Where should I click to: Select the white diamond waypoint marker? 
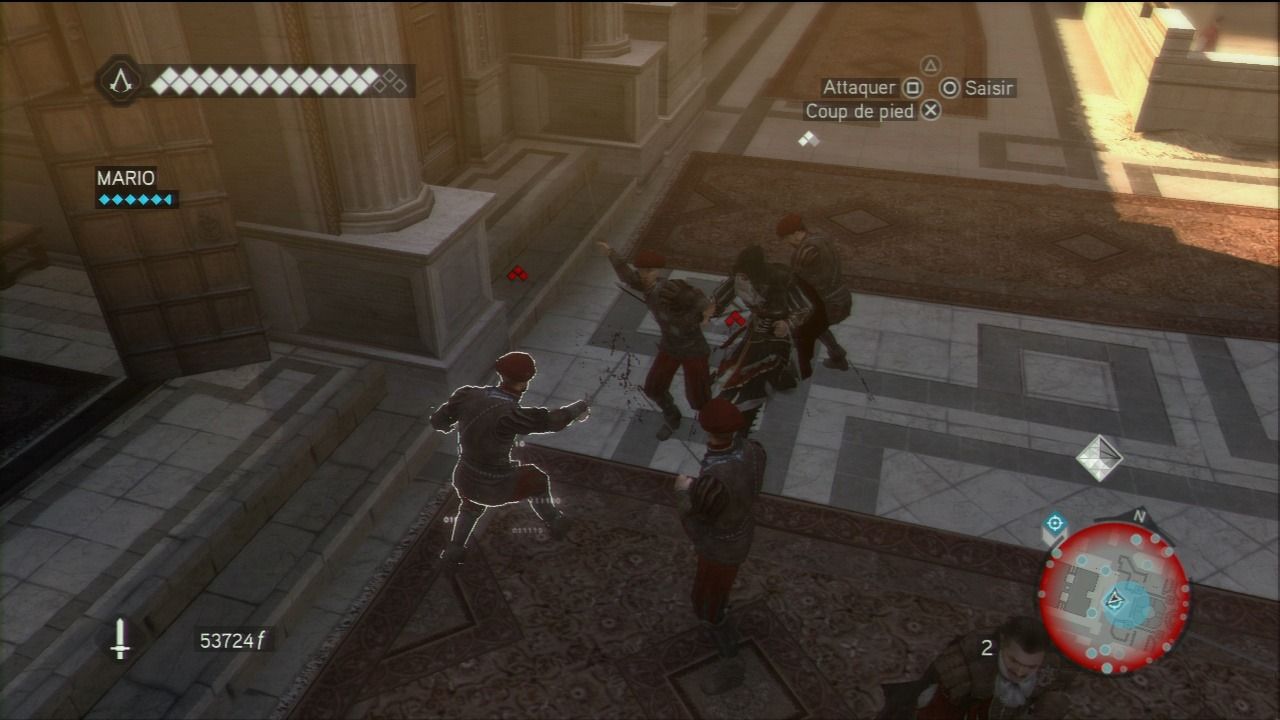pyautogui.click(x=1099, y=457)
